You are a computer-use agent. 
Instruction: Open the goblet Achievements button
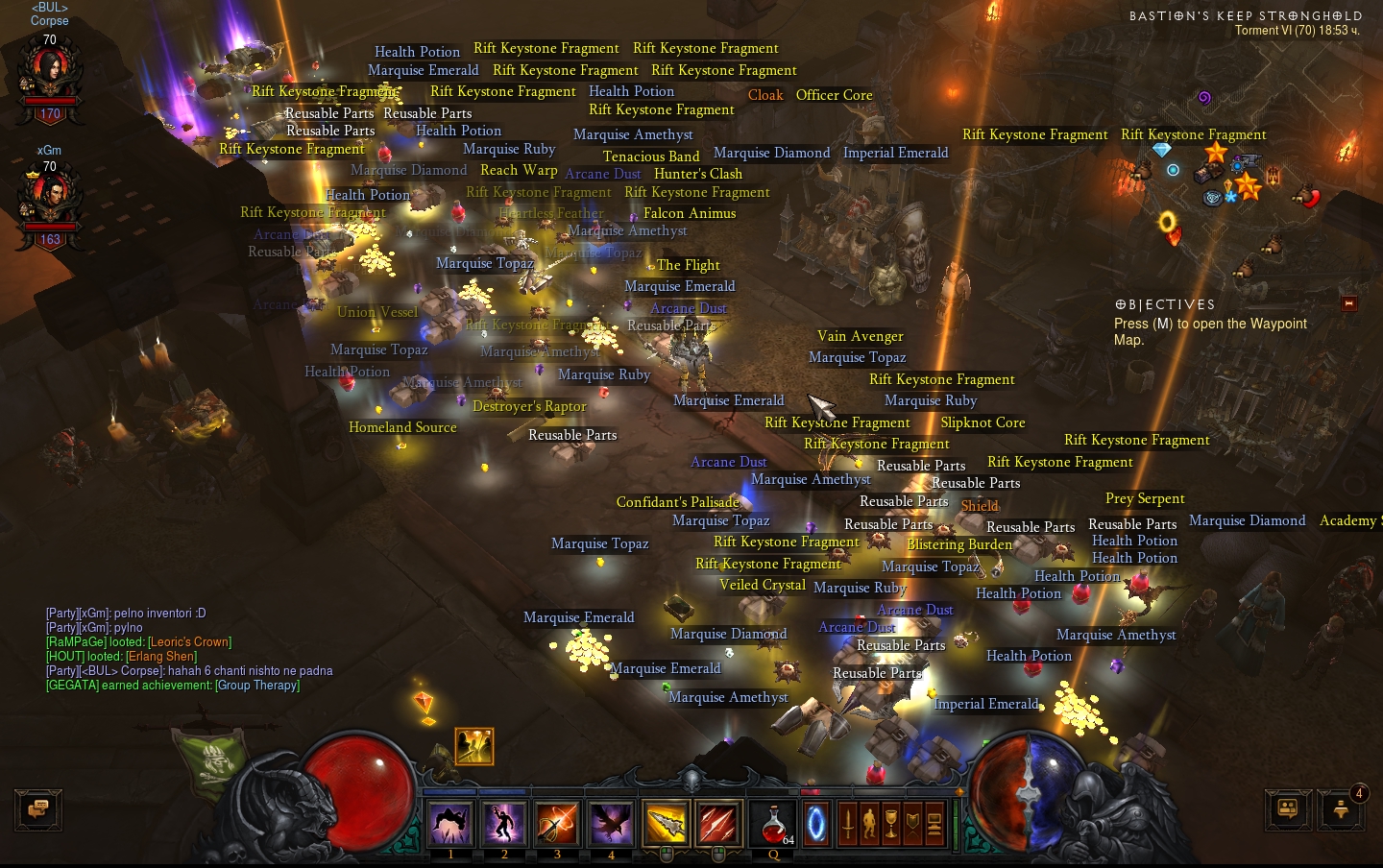coord(891,823)
